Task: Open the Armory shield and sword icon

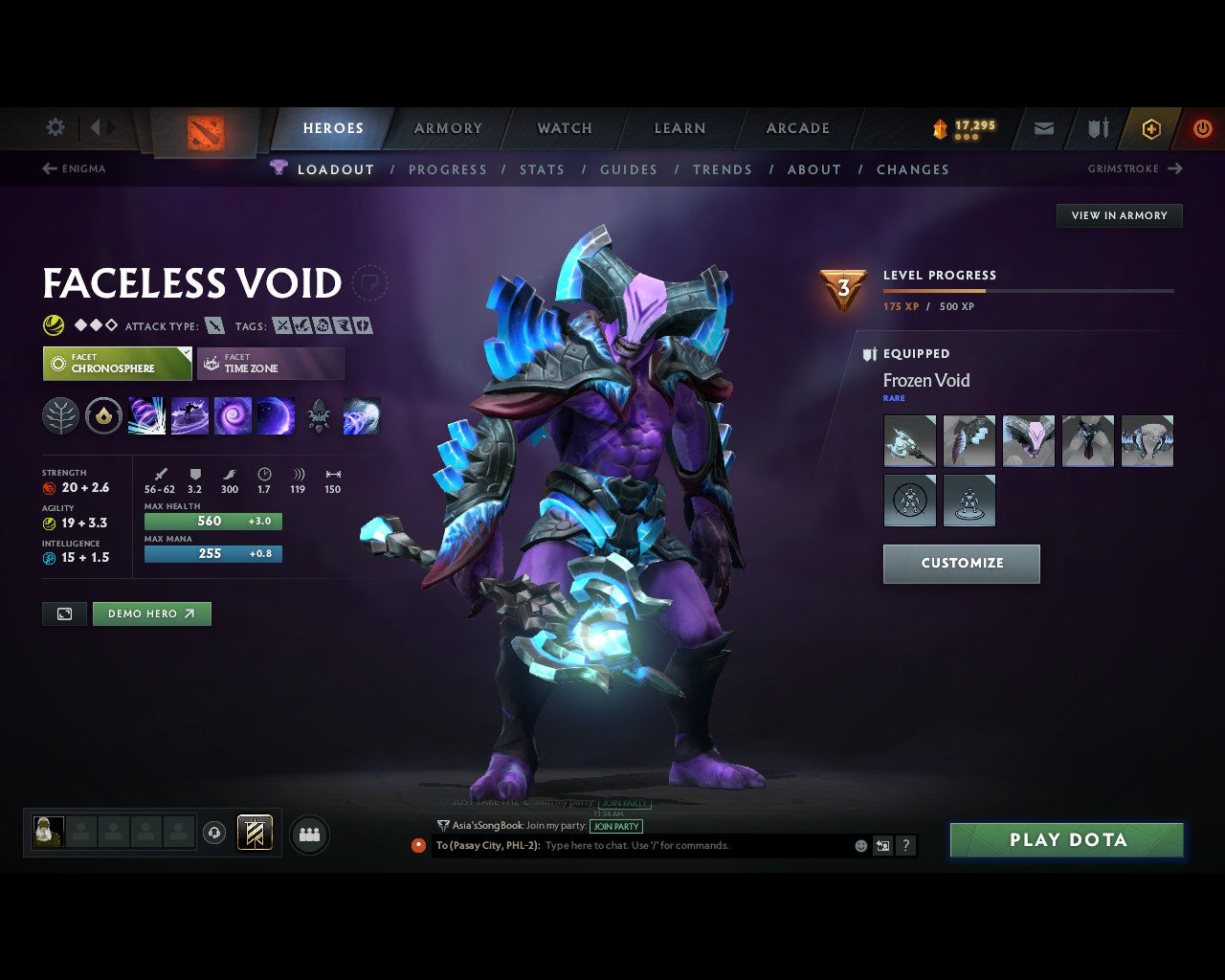Action: tap(1096, 127)
